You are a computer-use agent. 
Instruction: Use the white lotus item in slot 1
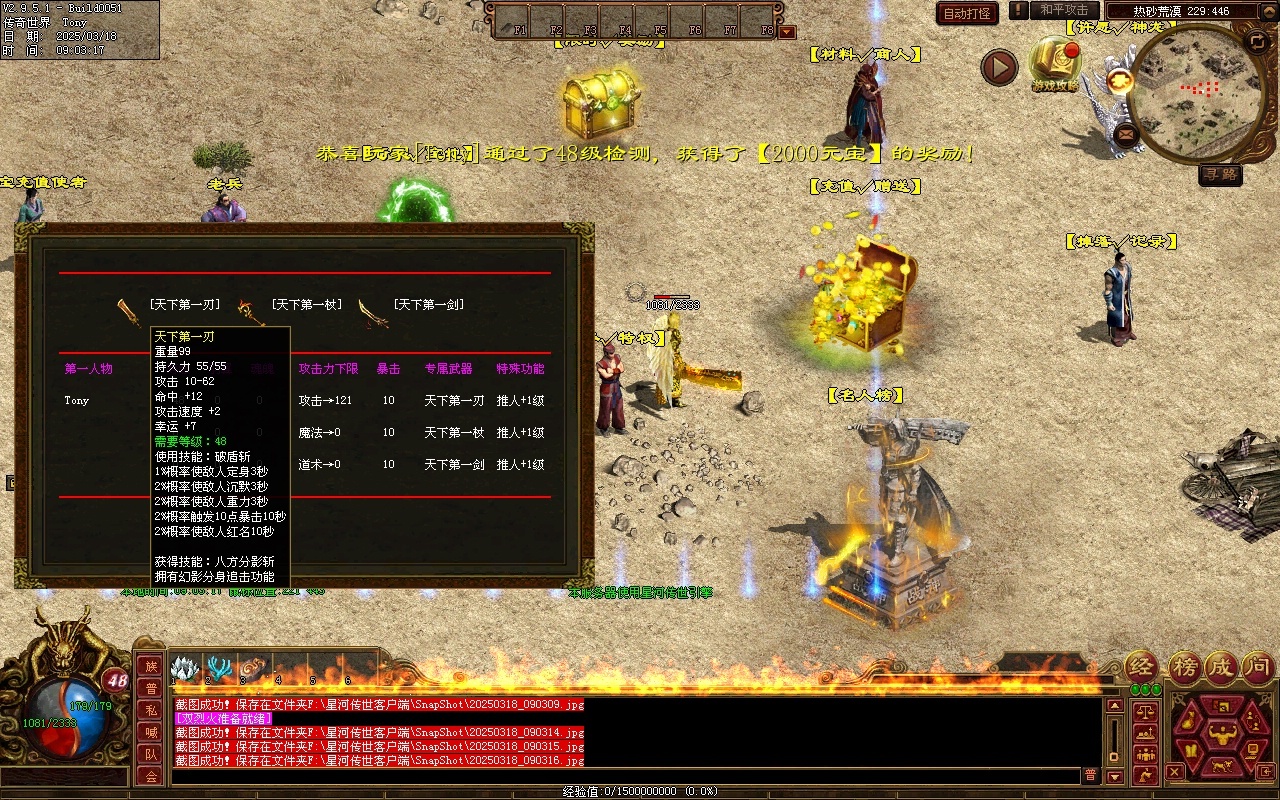click(186, 668)
